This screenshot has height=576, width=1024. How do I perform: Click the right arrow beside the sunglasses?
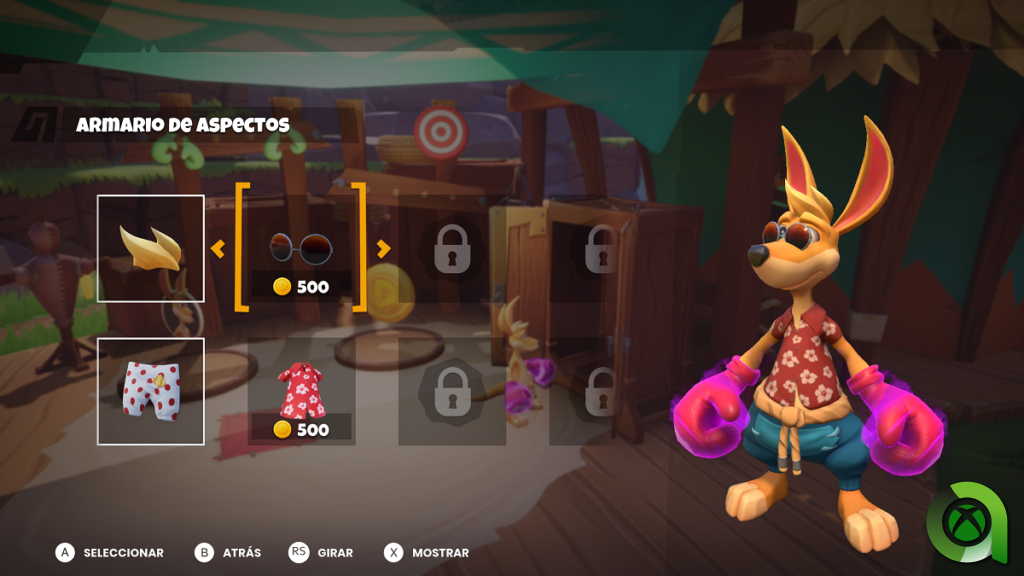click(x=383, y=249)
